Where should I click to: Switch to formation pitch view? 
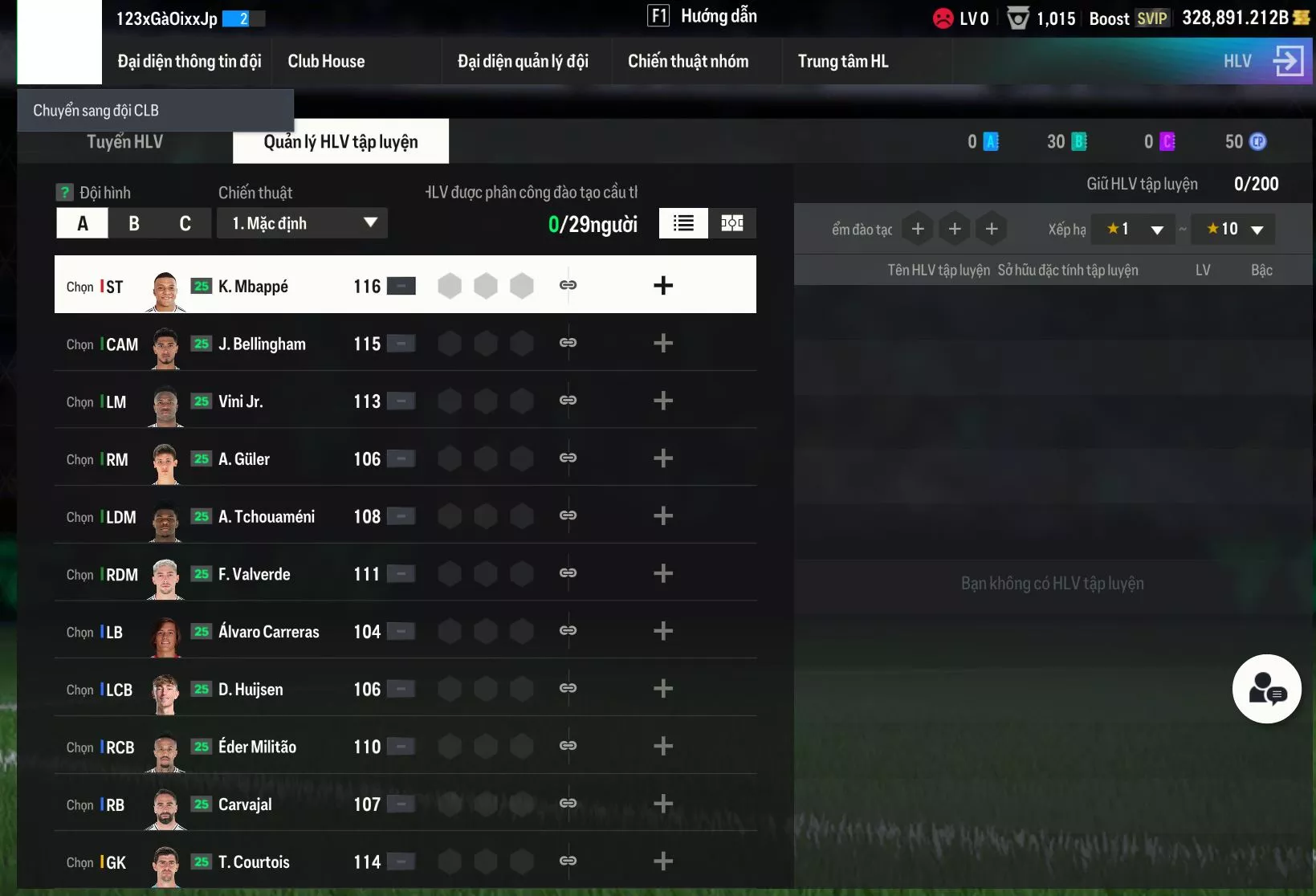pyautogui.click(x=732, y=223)
